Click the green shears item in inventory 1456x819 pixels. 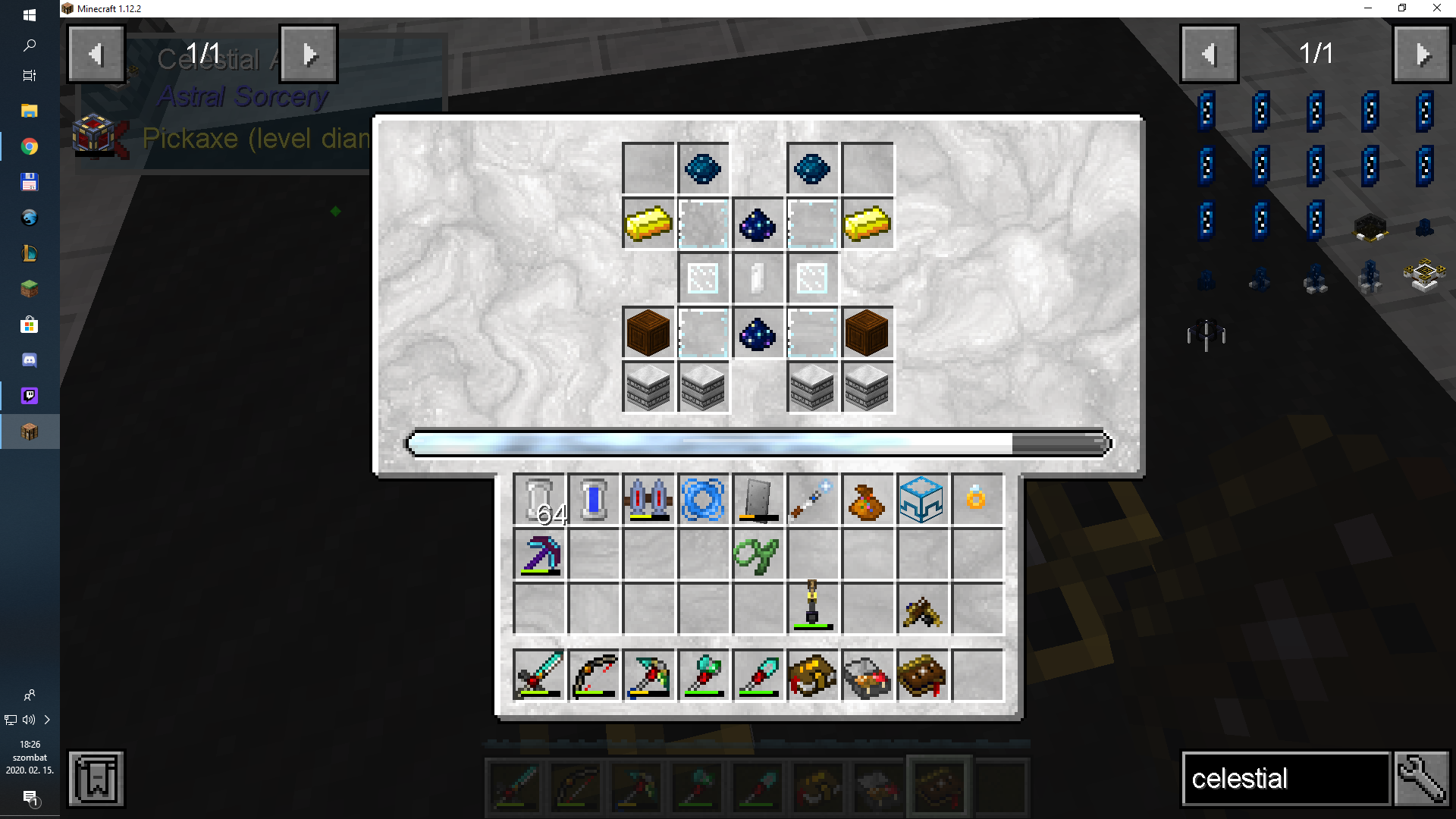click(758, 554)
